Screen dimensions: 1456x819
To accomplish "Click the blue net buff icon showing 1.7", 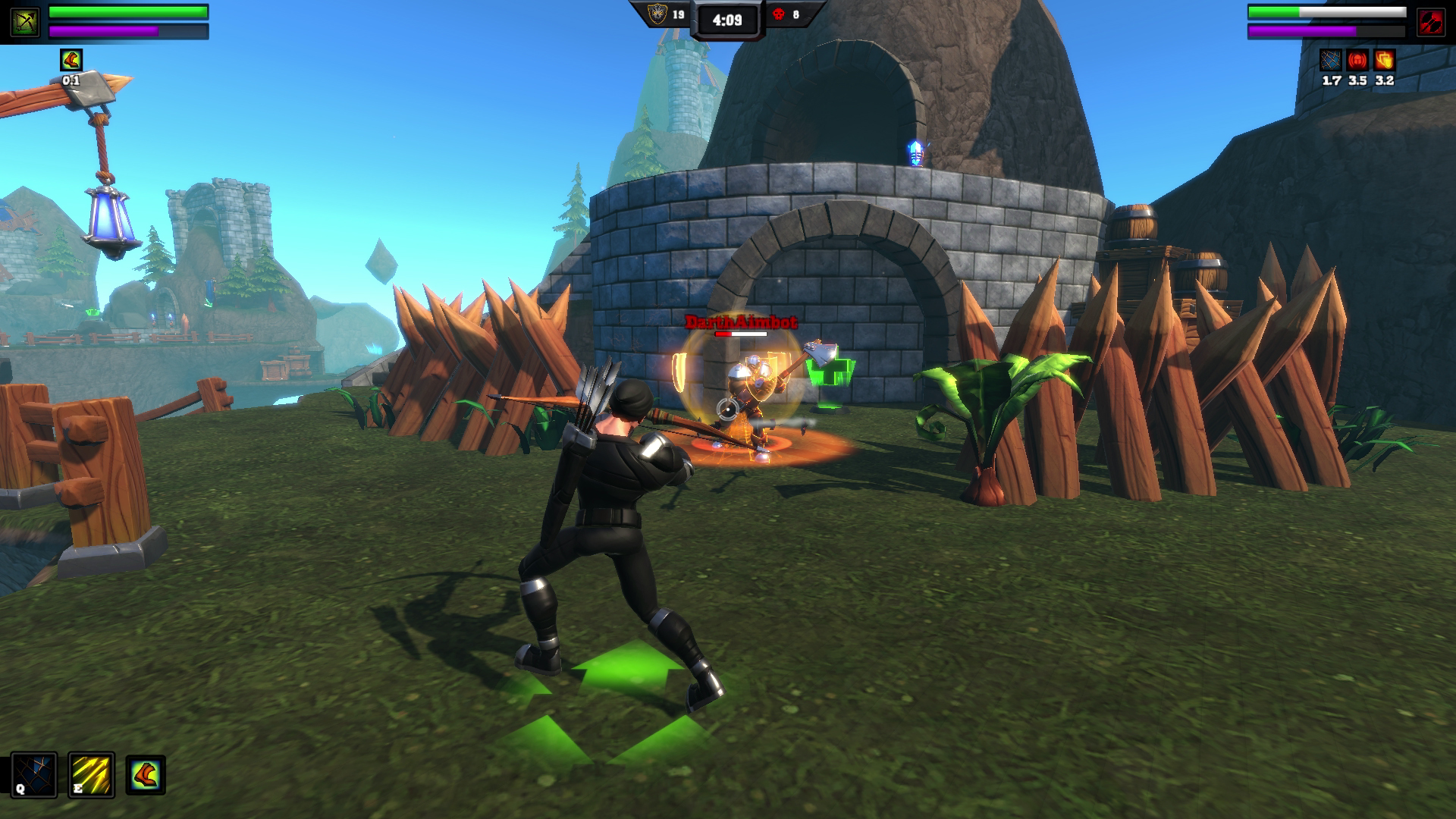I will coord(1331,60).
